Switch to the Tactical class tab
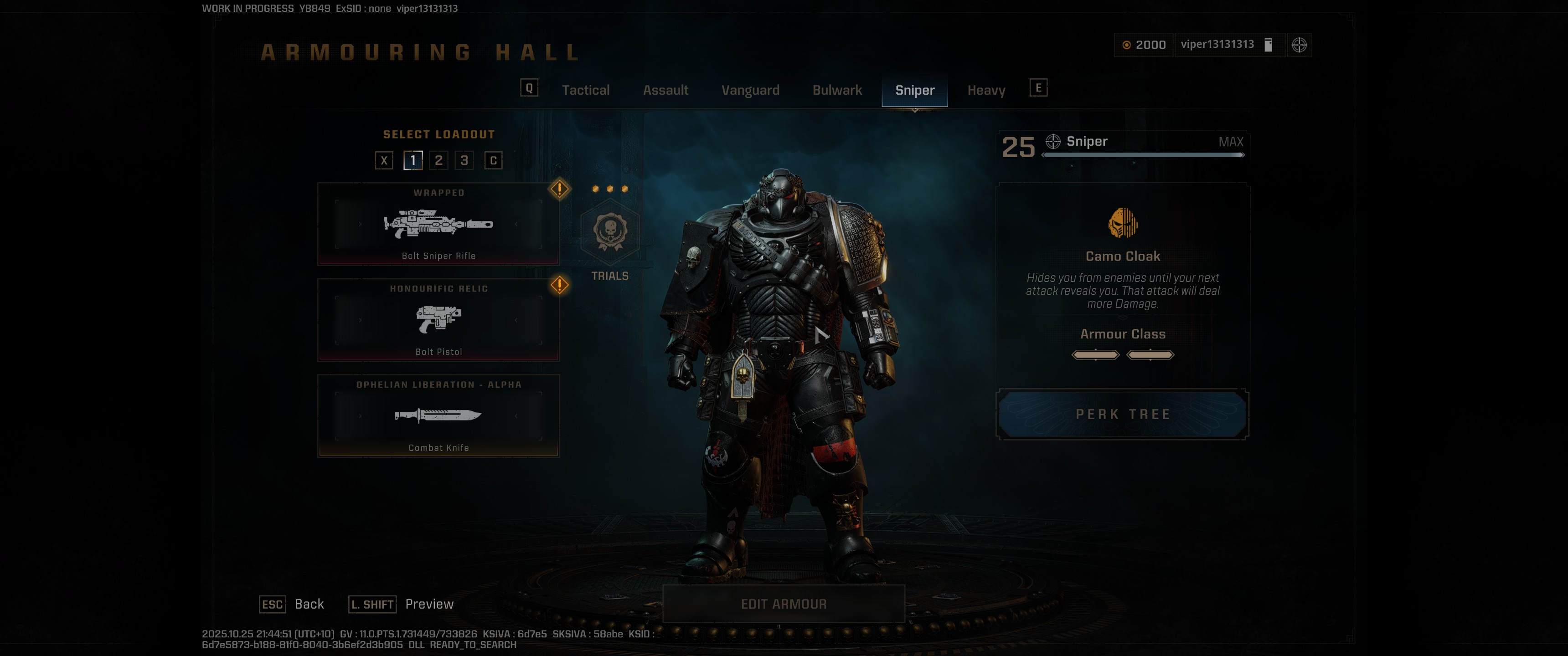This screenshot has height=656, width=1568. coord(586,89)
